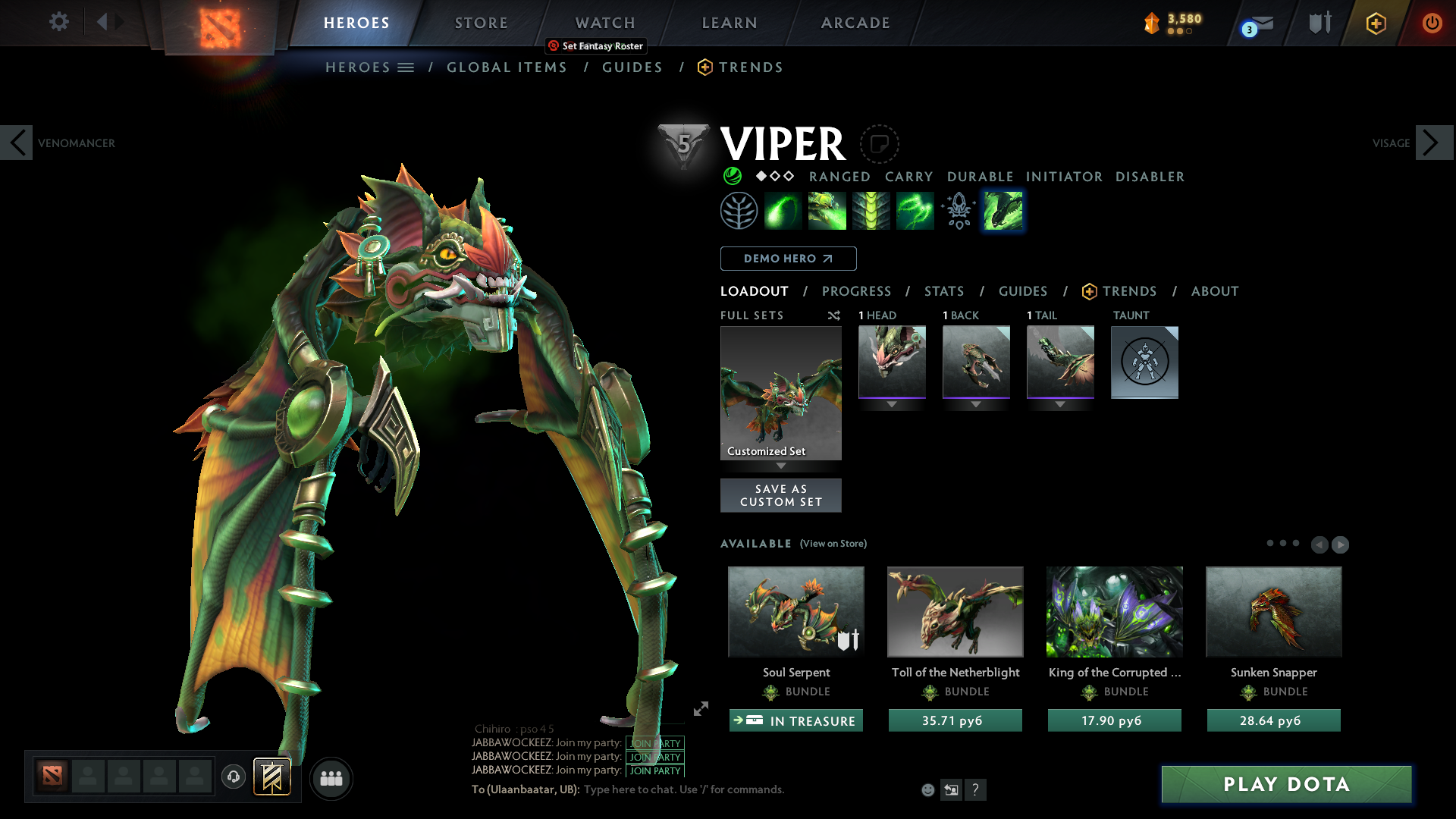Switch to the STATS tab

pyautogui.click(x=943, y=291)
